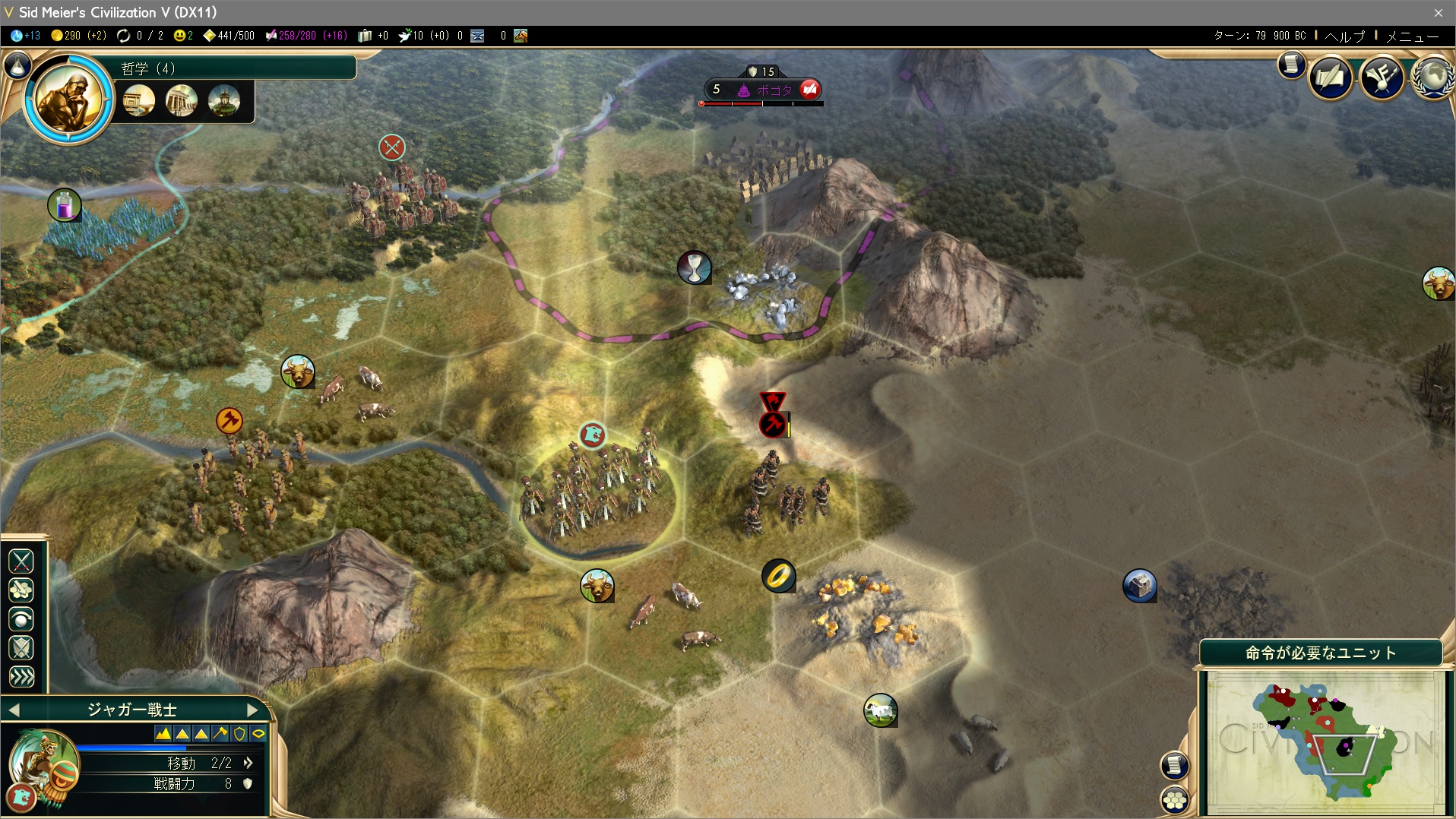Screen dimensions: 1456x819
Task: Activate the triple-arrow move command
Action: pos(21,676)
